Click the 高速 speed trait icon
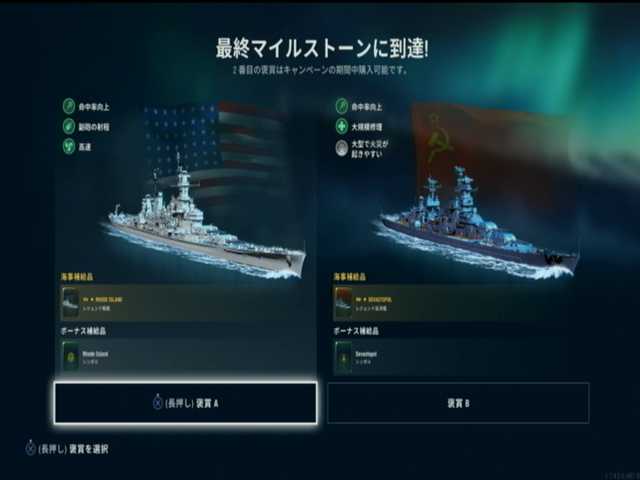The image size is (640, 480). pos(69,146)
